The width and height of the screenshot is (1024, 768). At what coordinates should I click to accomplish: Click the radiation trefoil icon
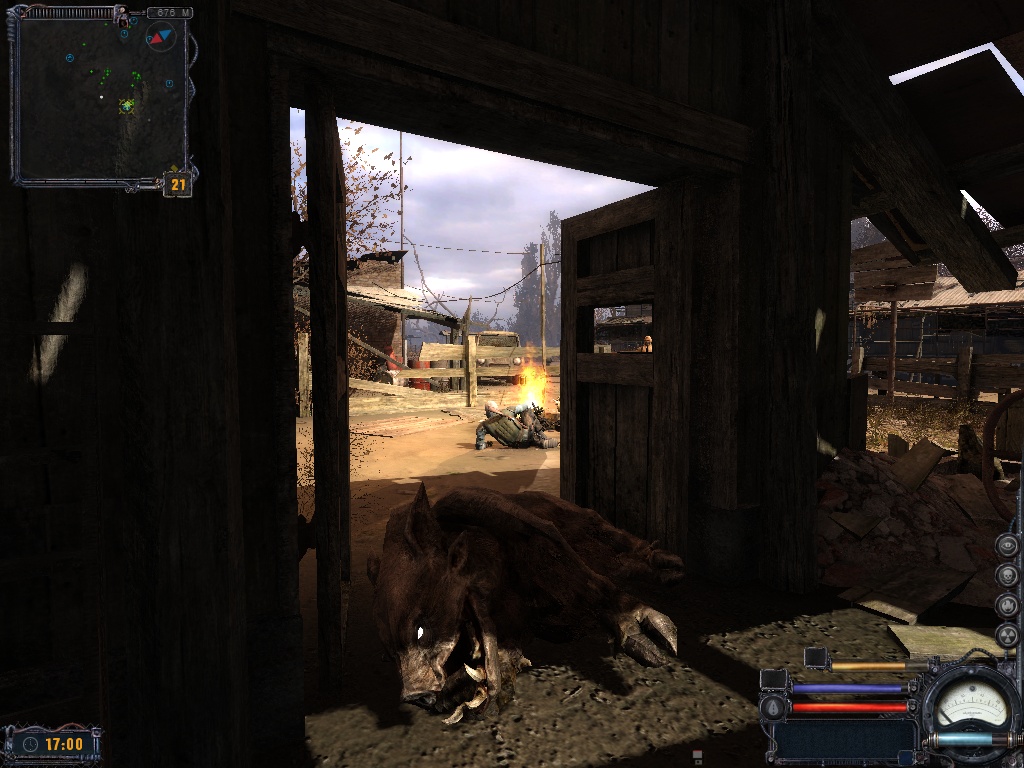(1007, 635)
